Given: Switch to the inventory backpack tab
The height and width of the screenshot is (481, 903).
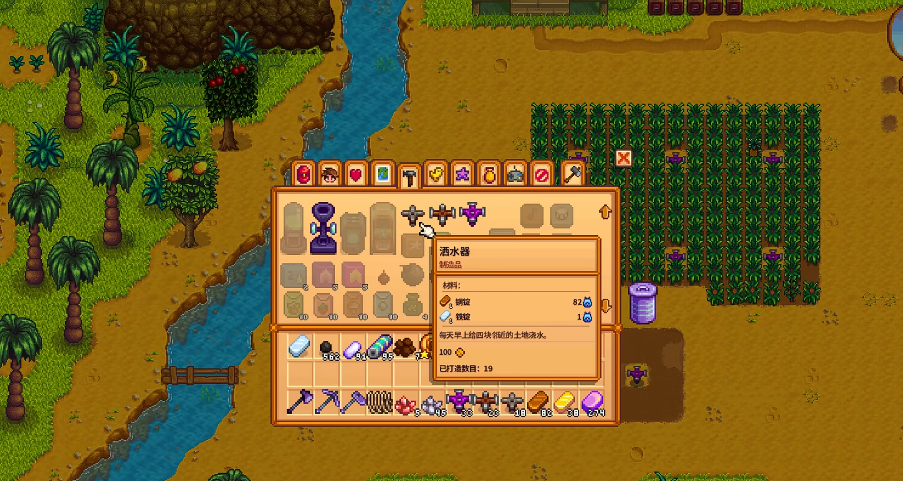Looking at the screenshot, I should tap(304, 175).
